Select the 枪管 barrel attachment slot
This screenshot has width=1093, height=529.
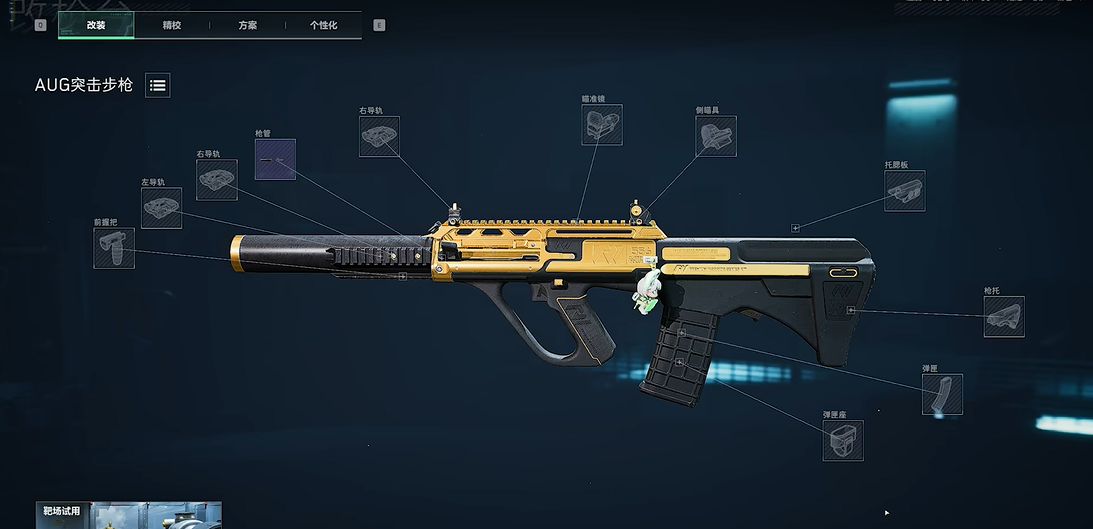[275, 159]
